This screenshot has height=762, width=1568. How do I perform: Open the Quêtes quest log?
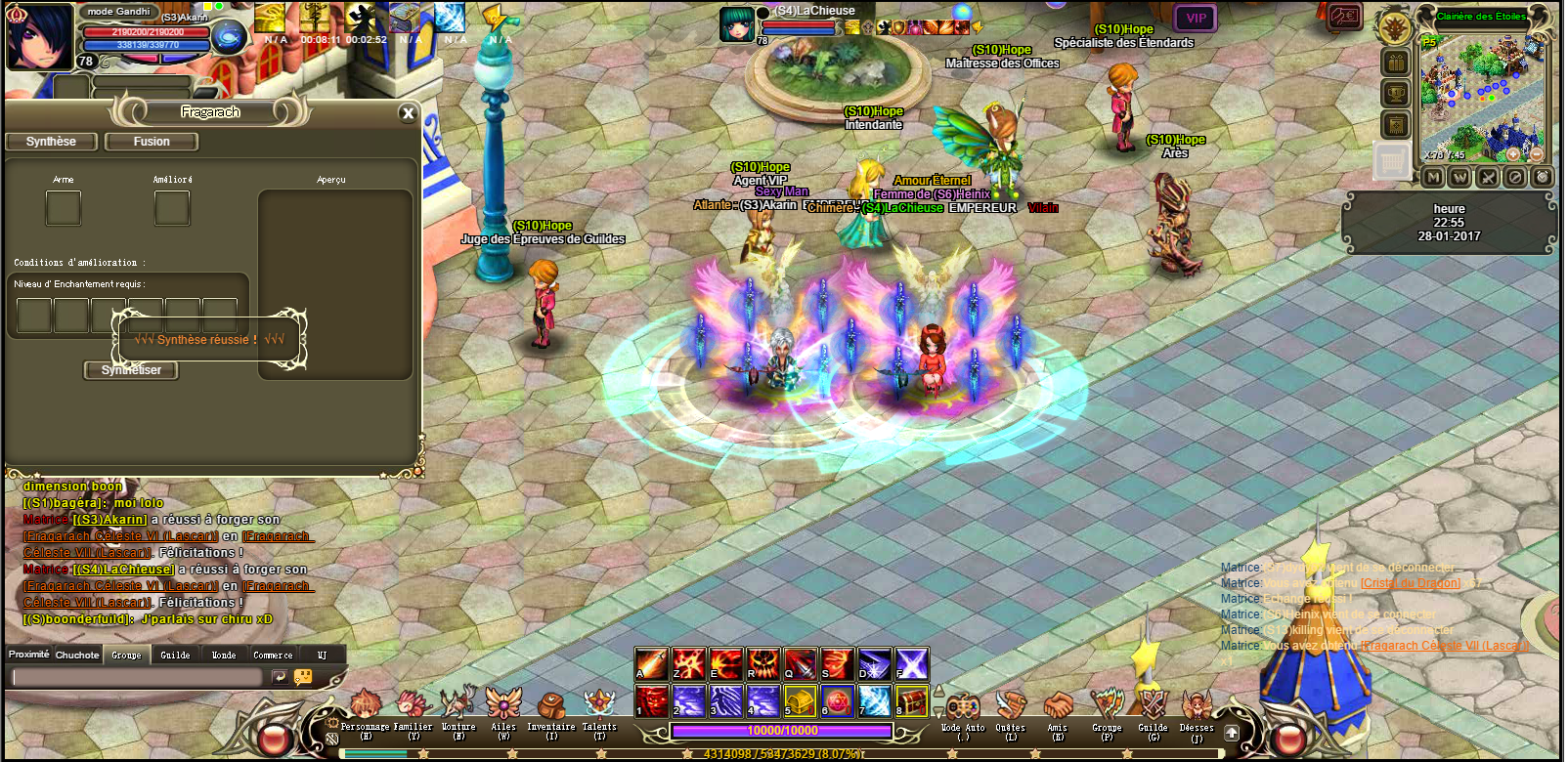tap(1010, 705)
